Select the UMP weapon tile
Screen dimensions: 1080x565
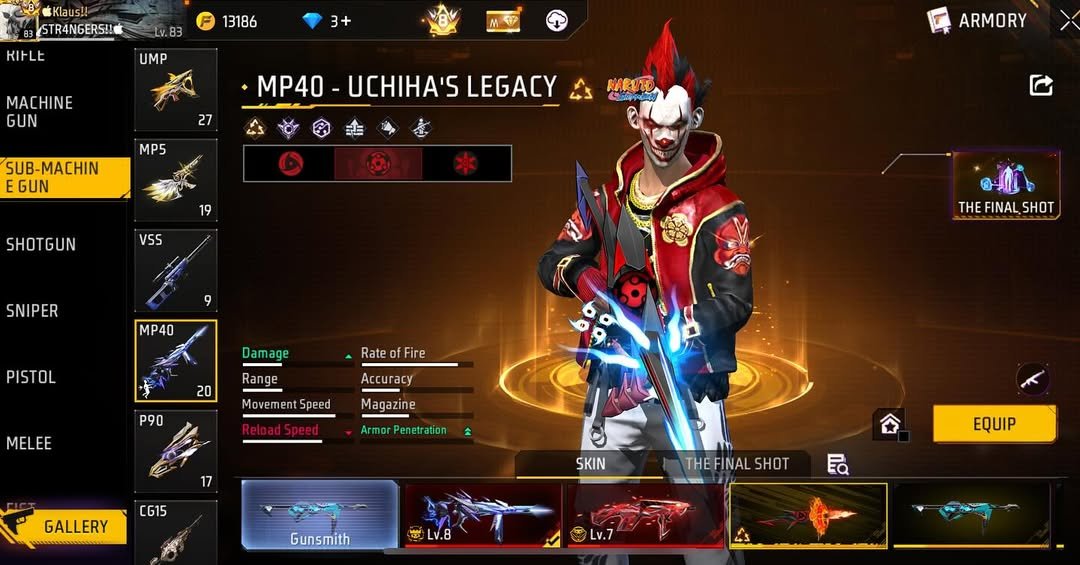click(176, 90)
